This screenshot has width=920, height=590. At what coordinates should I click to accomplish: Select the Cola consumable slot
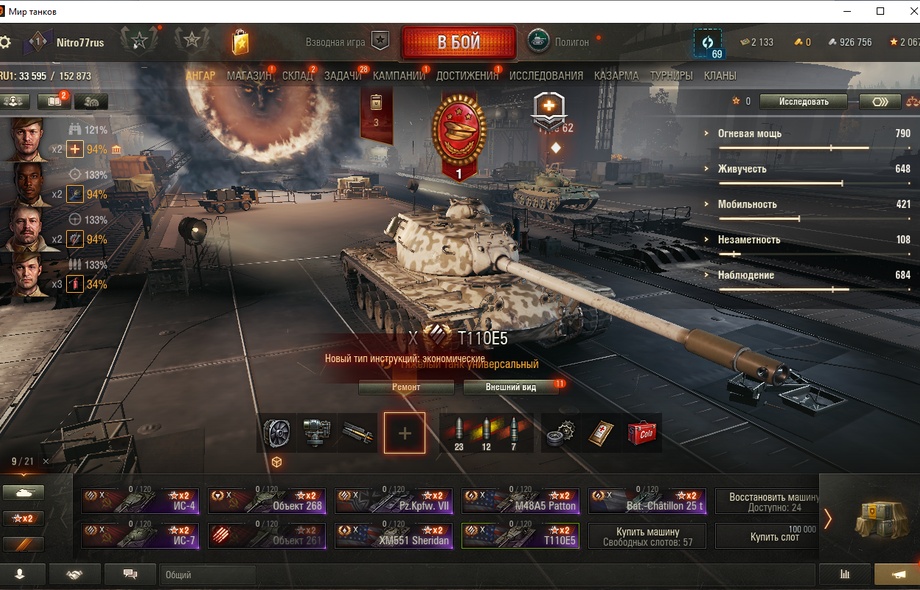point(641,433)
